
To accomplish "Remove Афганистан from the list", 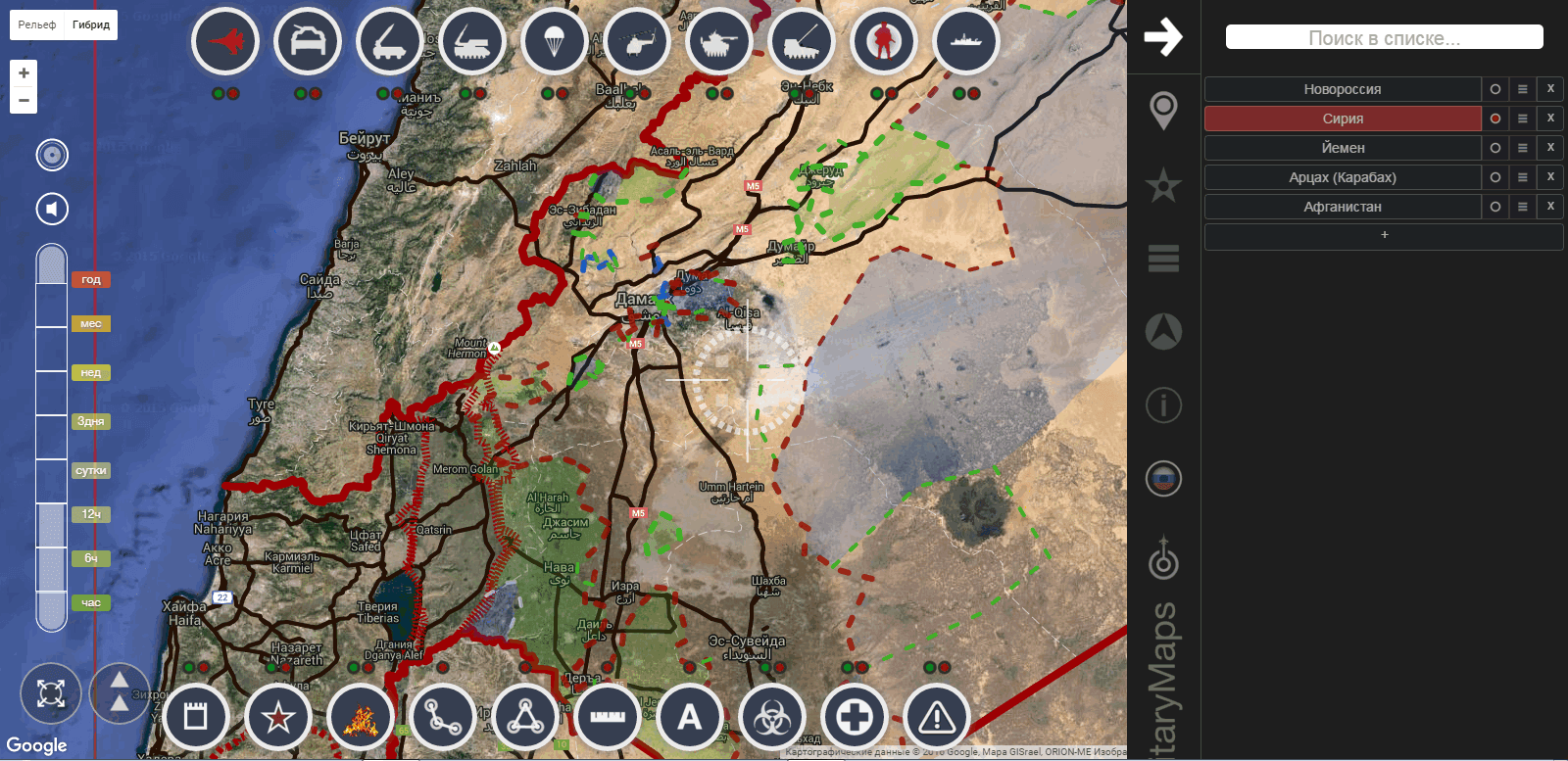I will pyautogui.click(x=1550, y=207).
